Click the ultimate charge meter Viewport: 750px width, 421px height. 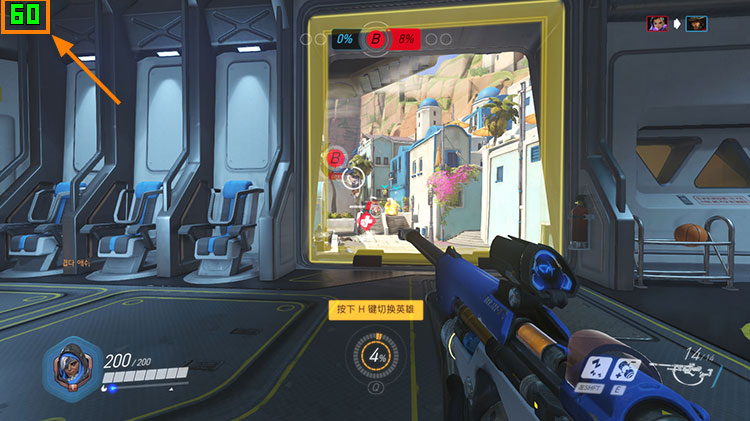pos(376,356)
